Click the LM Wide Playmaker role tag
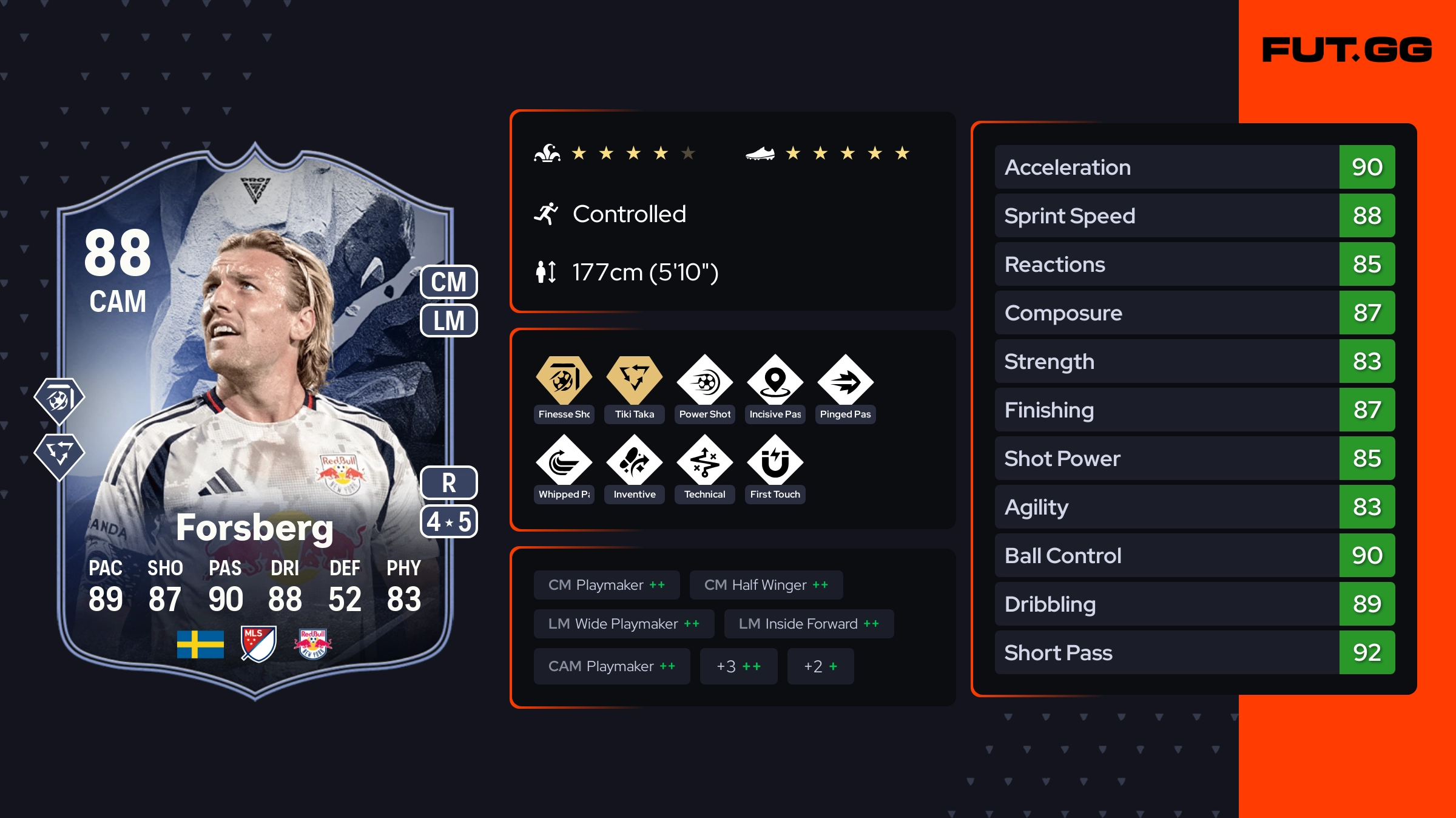The width and height of the screenshot is (1456, 818). (x=624, y=624)
